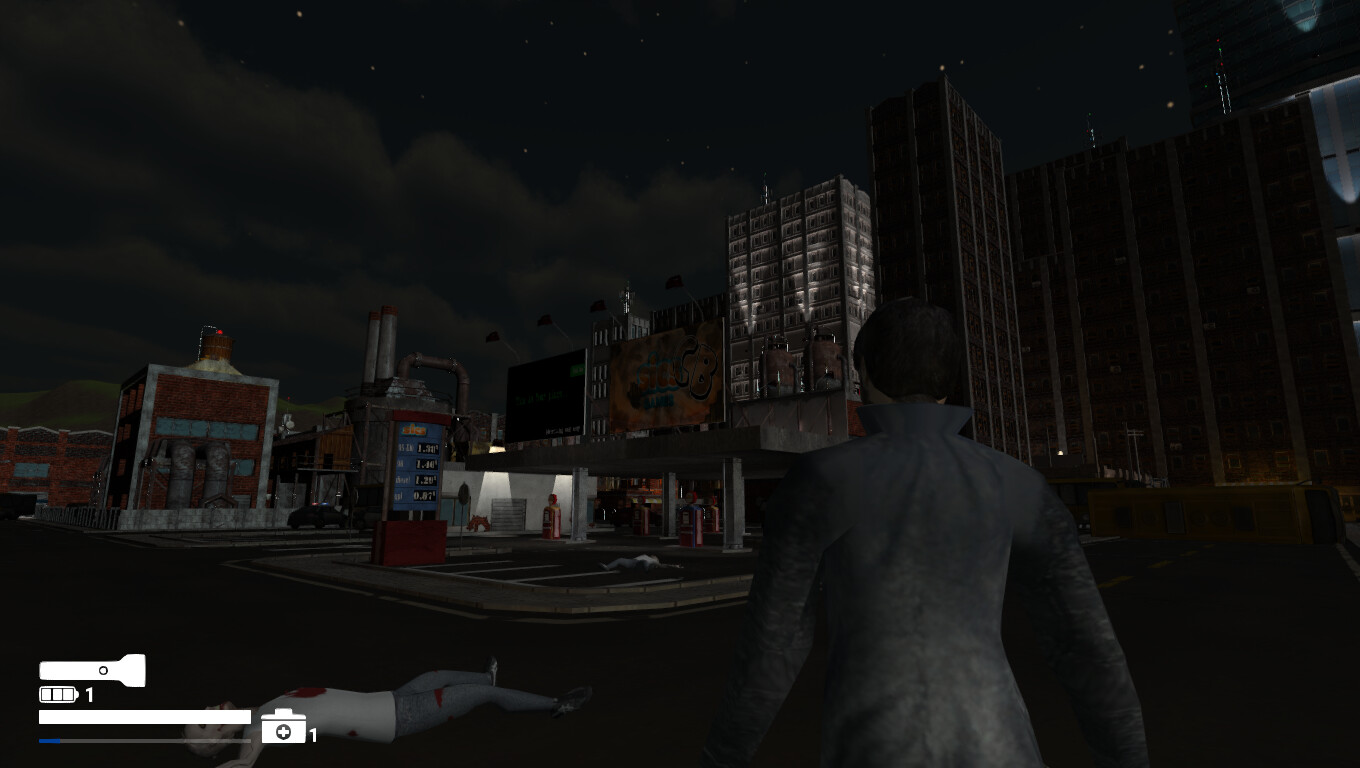
Task: Click the flashlight bulb circle detail
Action: click(x=103, y=670)
